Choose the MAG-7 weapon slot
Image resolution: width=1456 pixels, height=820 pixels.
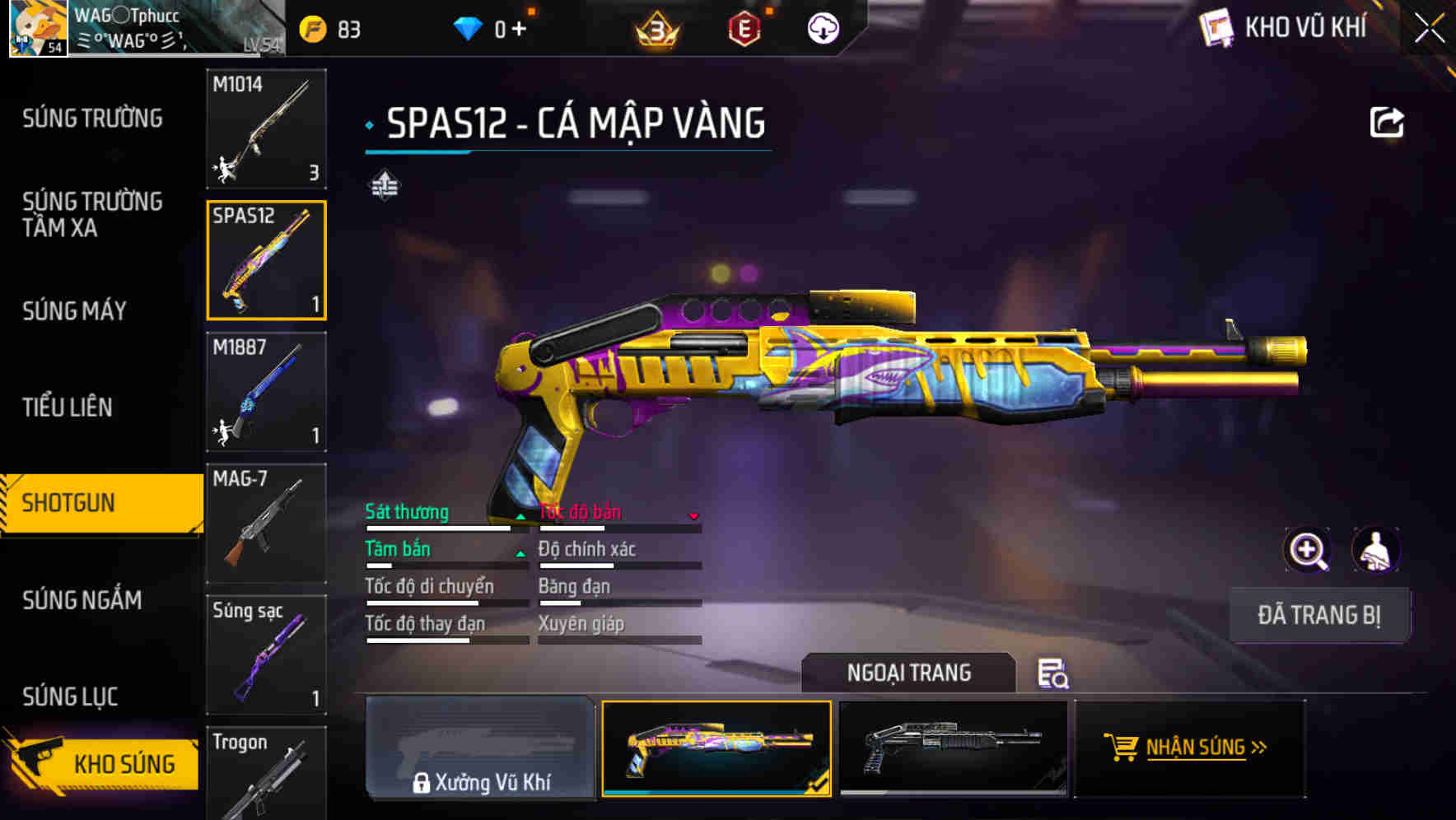(x=266, y=524)
